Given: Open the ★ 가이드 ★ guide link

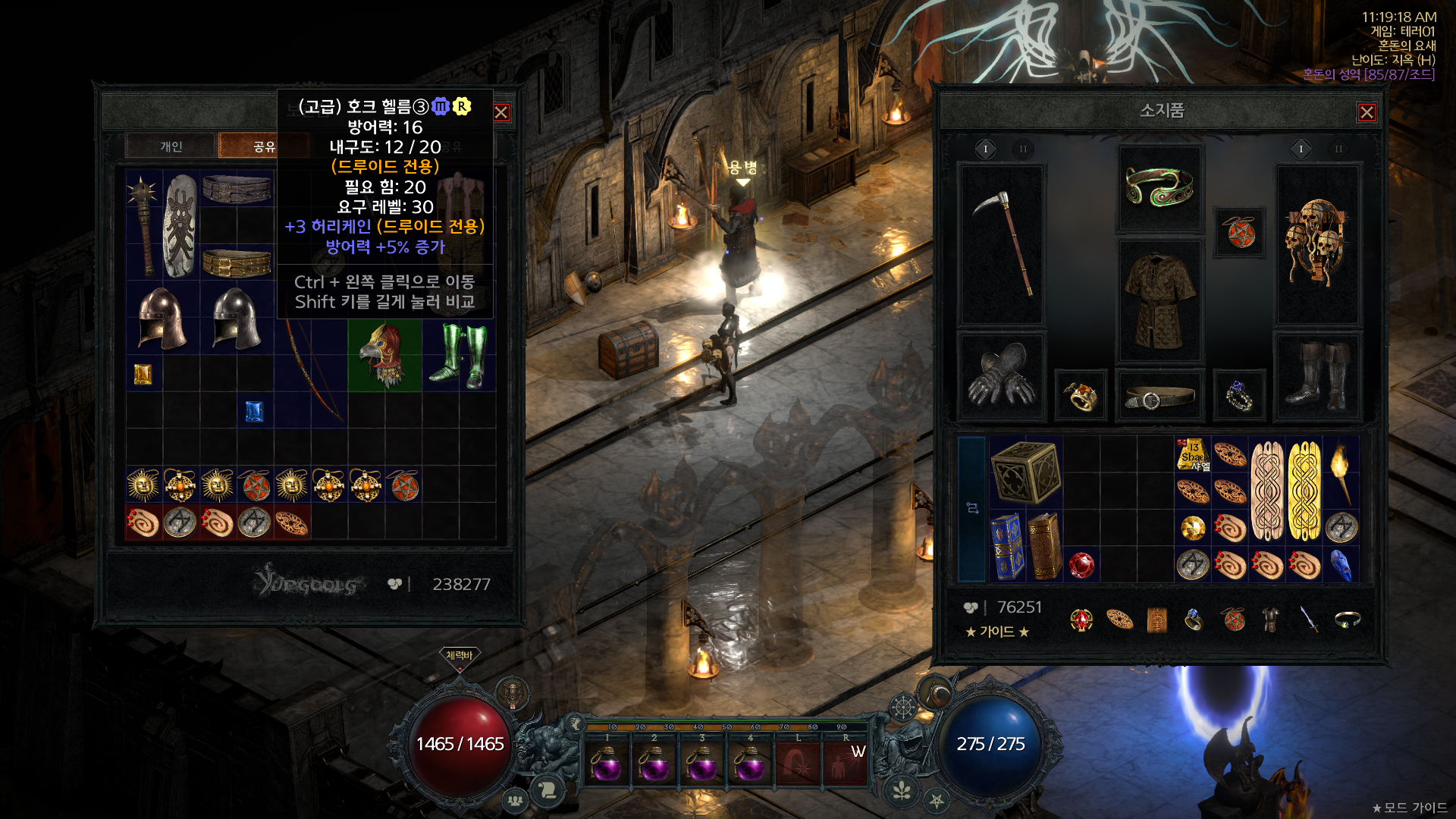Looking at the screenshot, I should (997, 632).
